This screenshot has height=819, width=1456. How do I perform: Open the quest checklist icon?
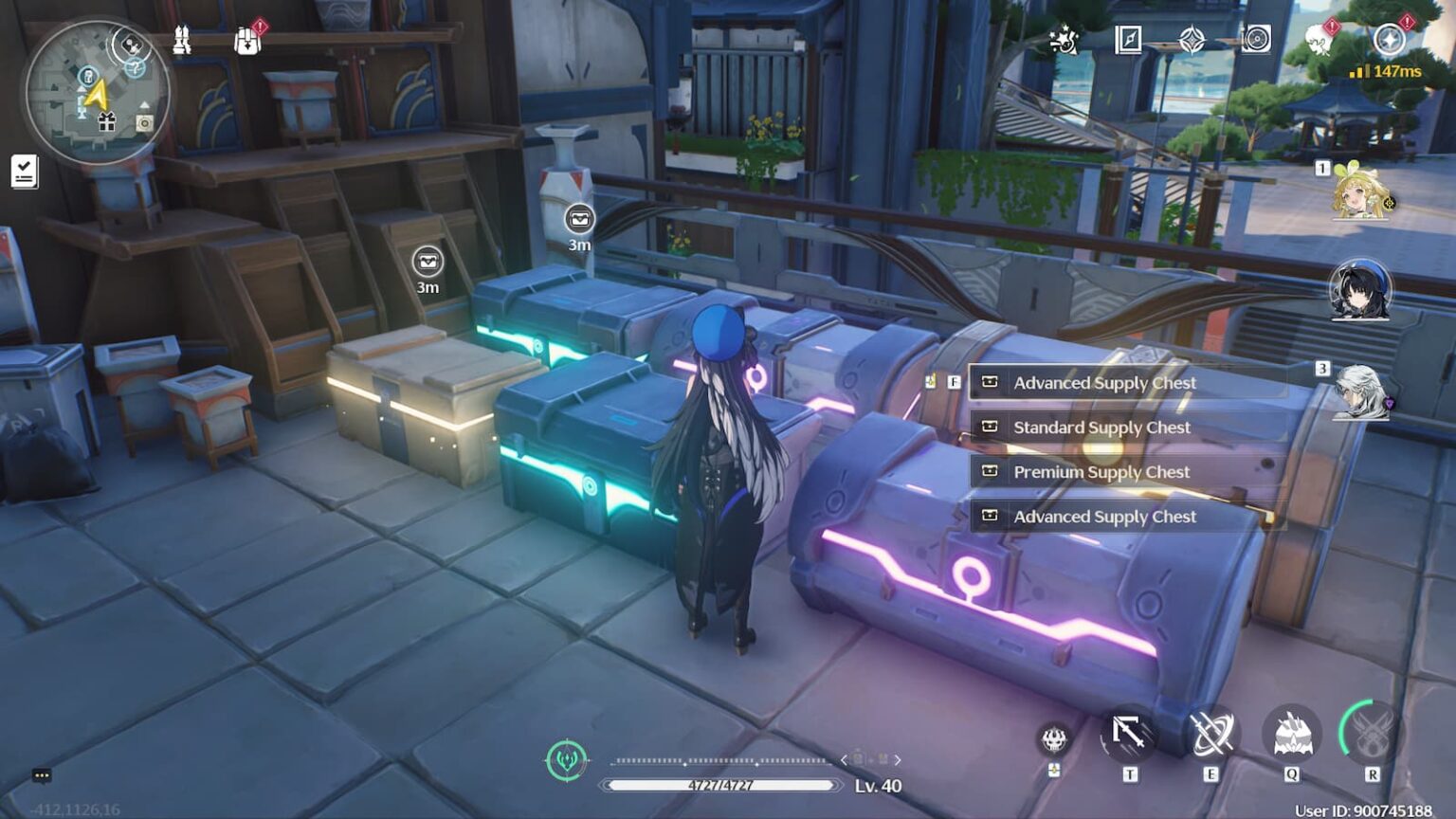click(24, 172)
